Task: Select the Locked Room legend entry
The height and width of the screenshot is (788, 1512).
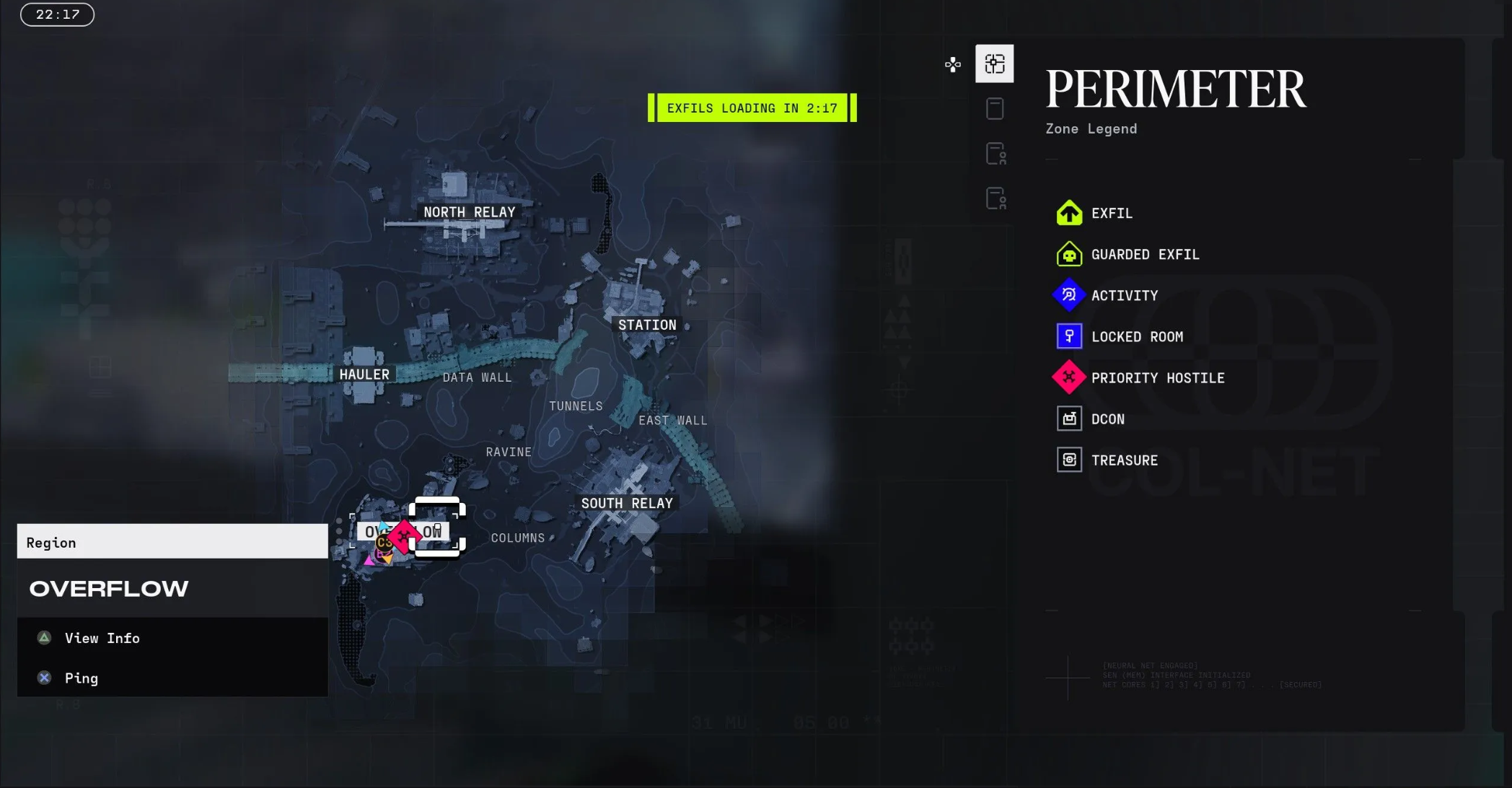Action: (1136, 337)
